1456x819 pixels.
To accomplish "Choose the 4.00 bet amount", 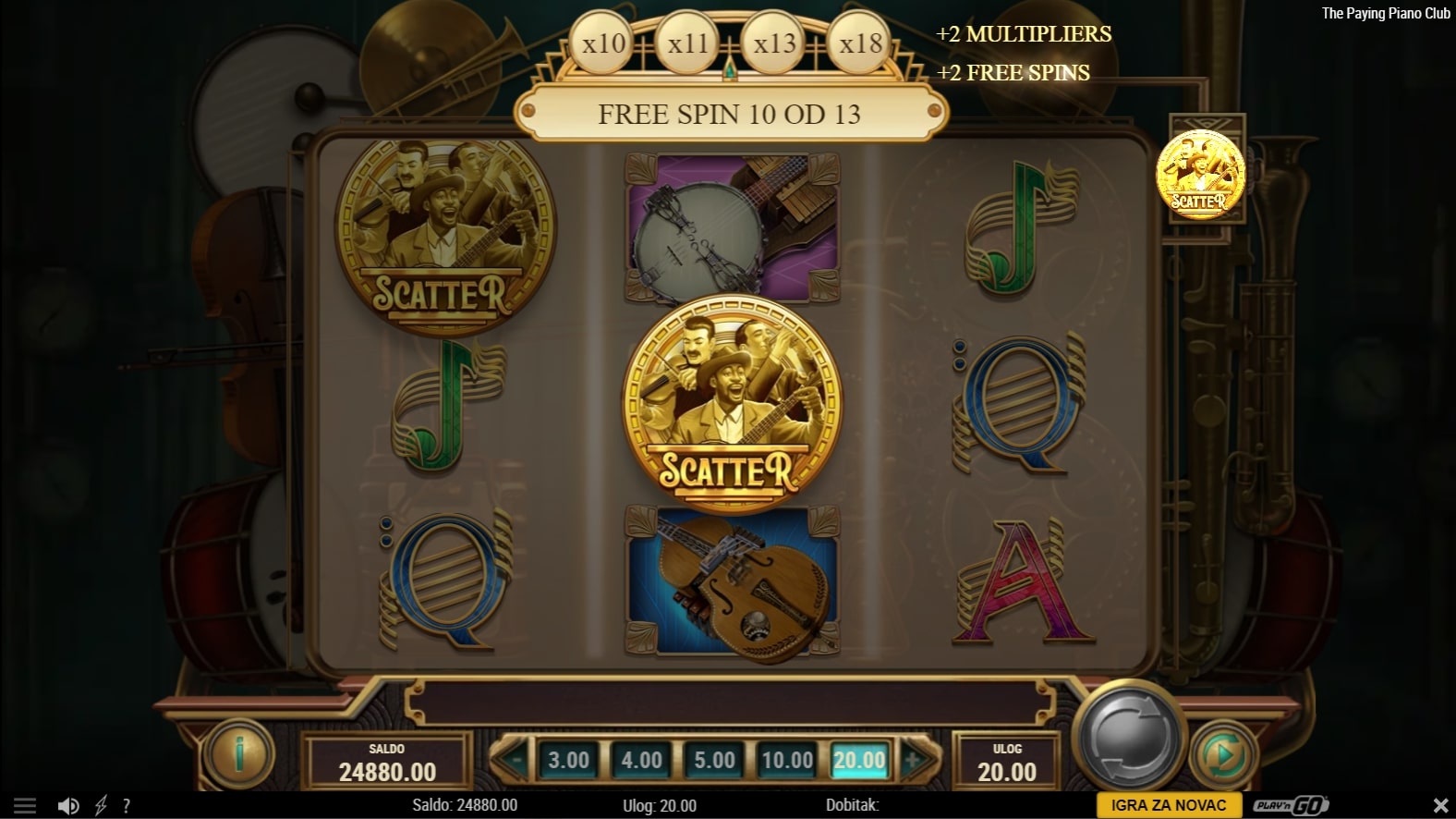I will pos(641,760).
